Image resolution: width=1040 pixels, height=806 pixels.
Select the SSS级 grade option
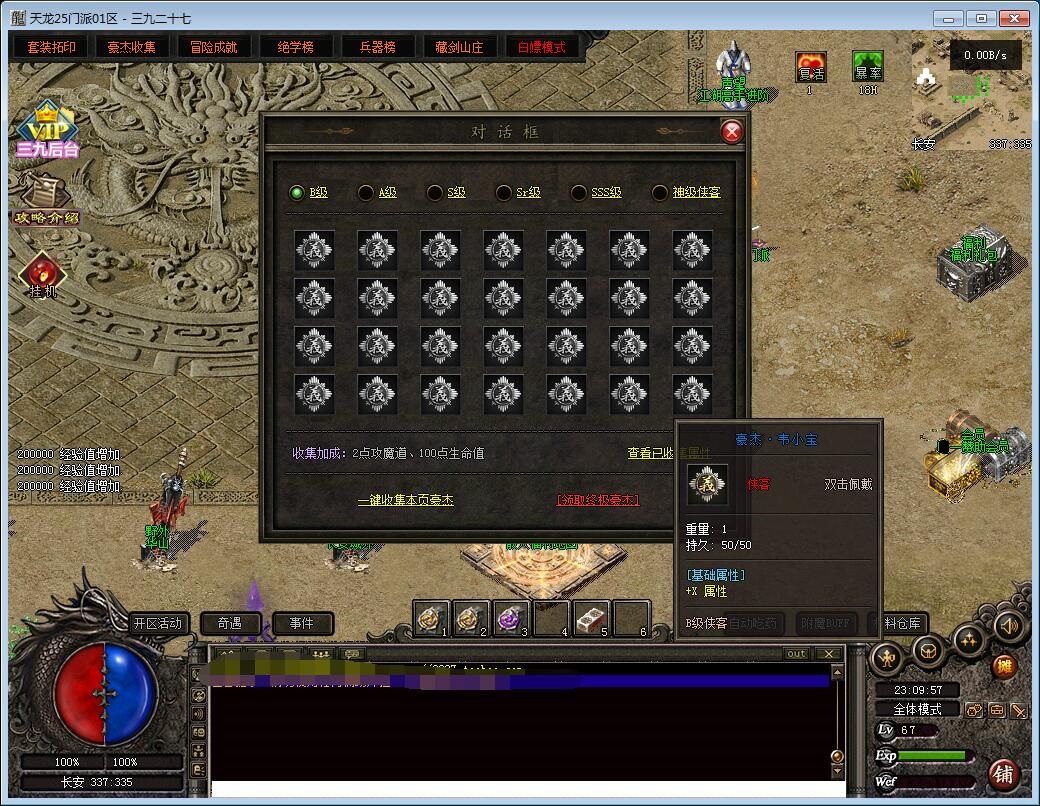coord(595,193)
